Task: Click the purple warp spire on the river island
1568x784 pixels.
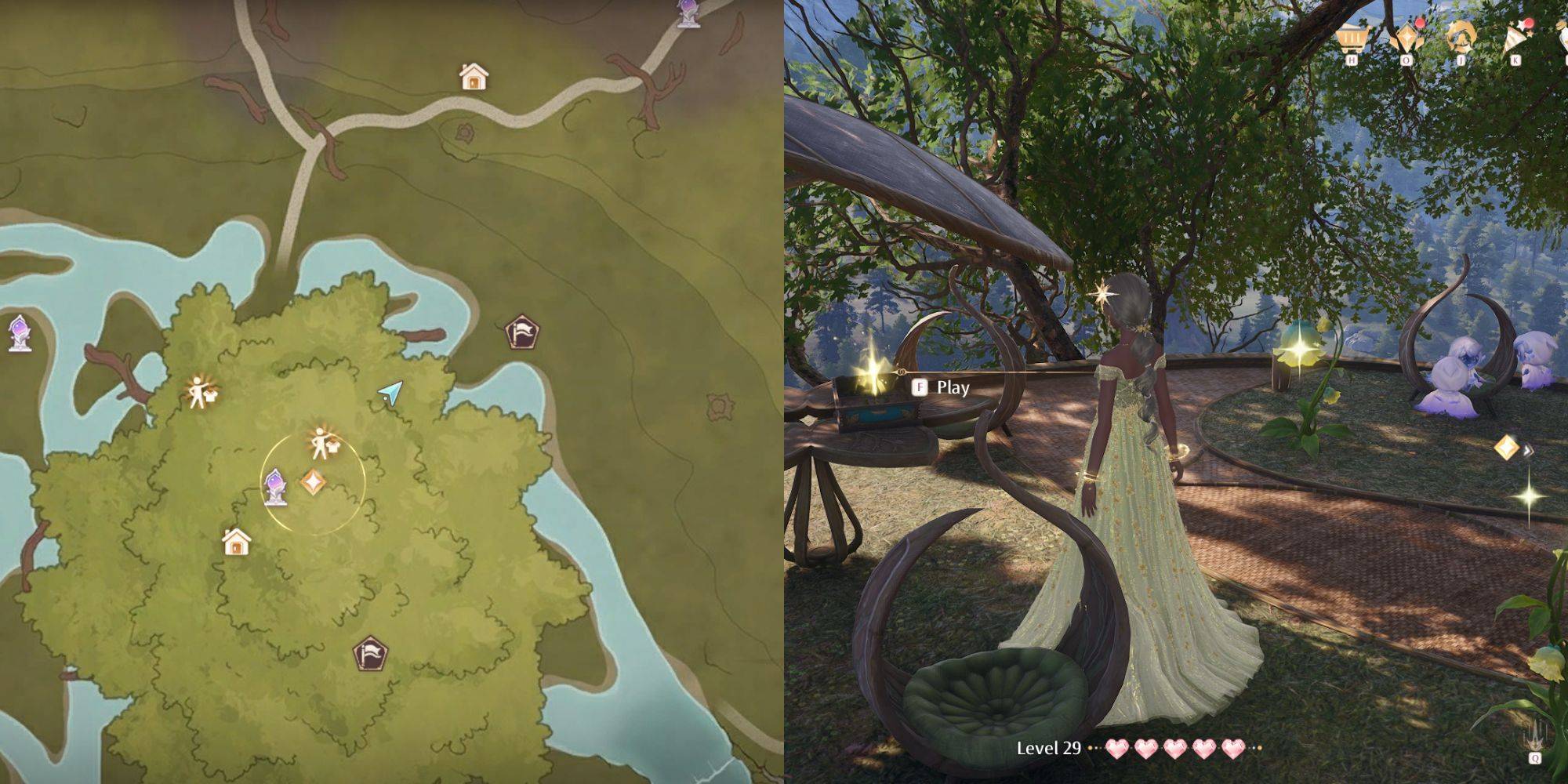Action: (x=20, y=333)
